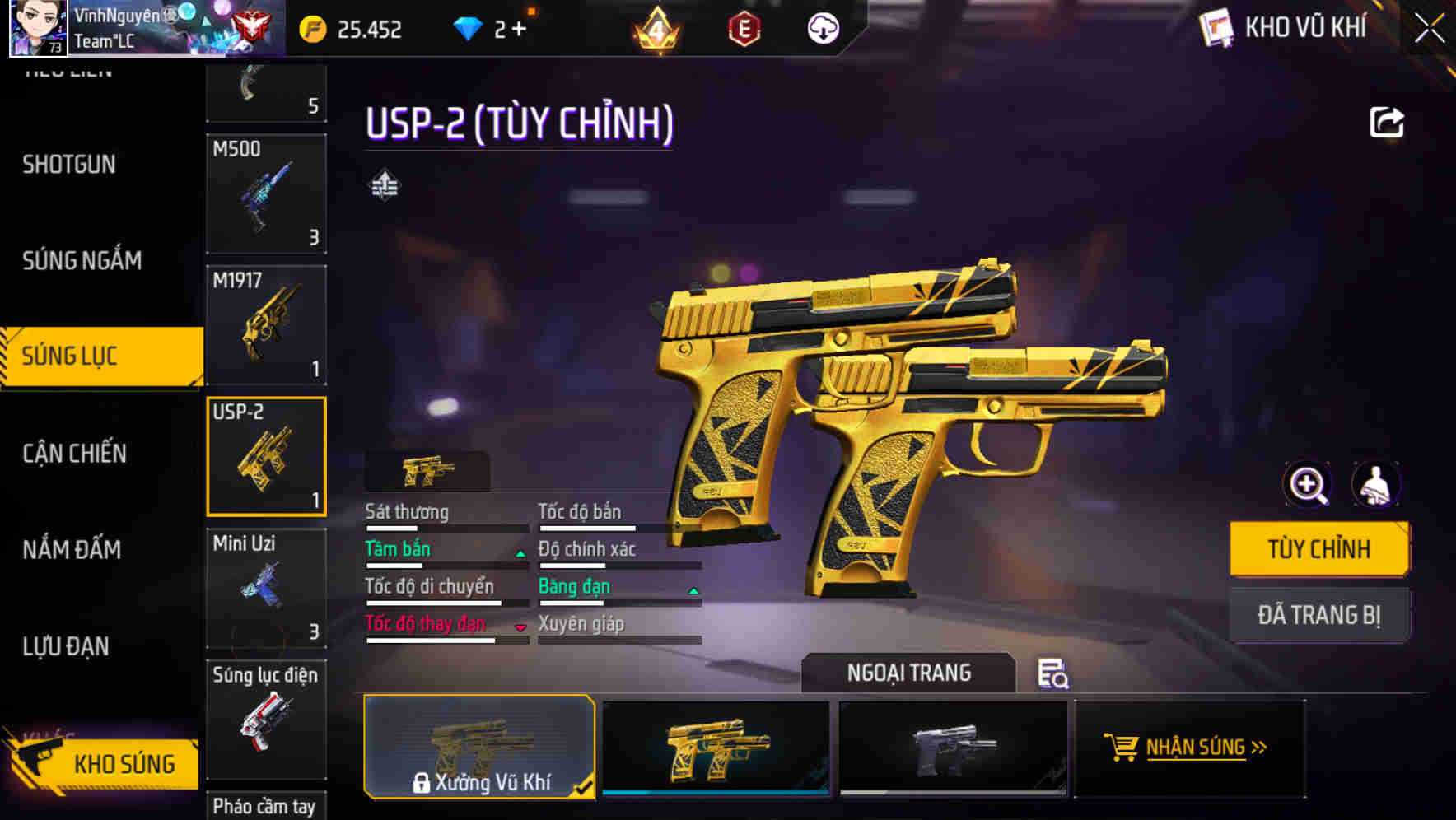Click the red down arrow on Tốc độ thay đạn
The image size is (1456, 820).
coord(520,628)
